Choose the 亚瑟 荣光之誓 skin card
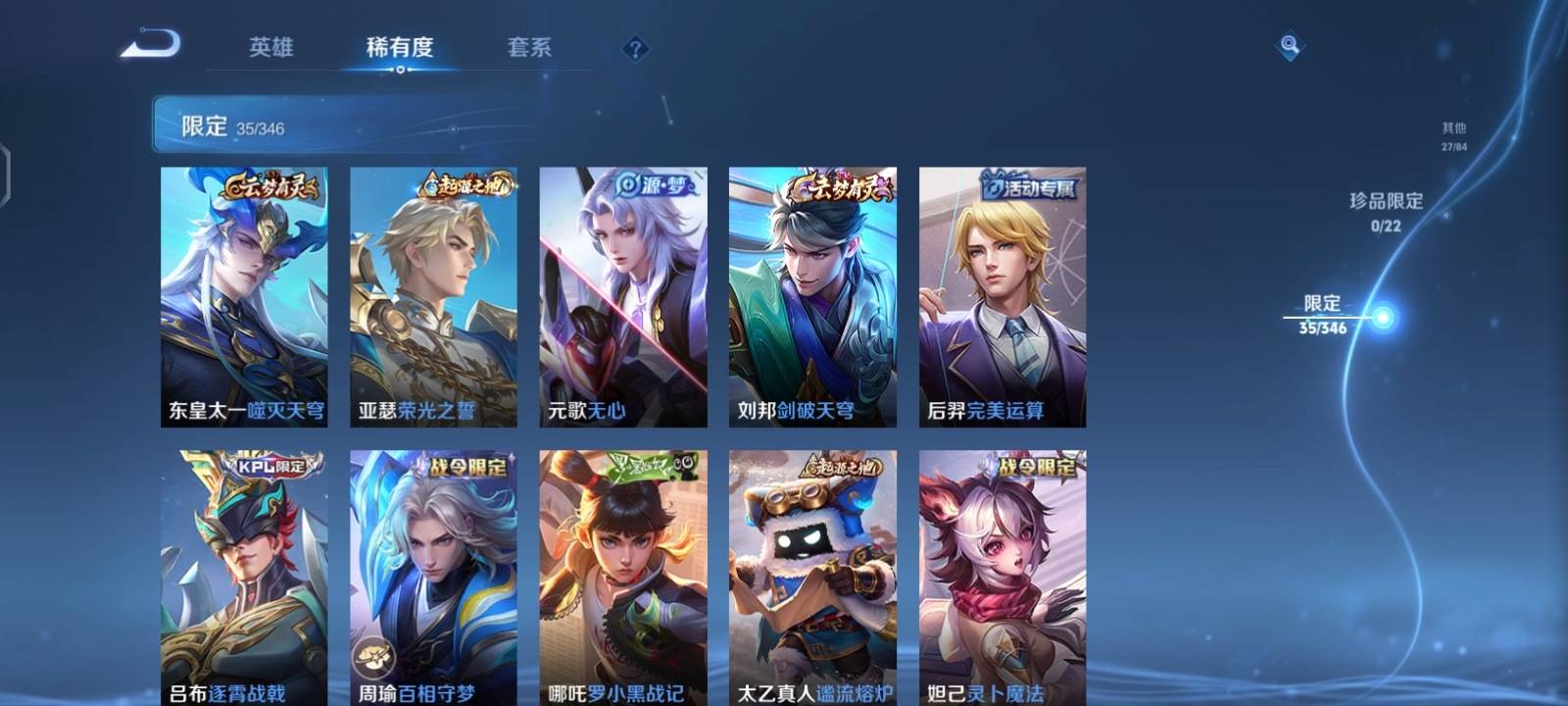Image resolution: width=1568 pixels, height=706 pixels. (x=433, y=296)
